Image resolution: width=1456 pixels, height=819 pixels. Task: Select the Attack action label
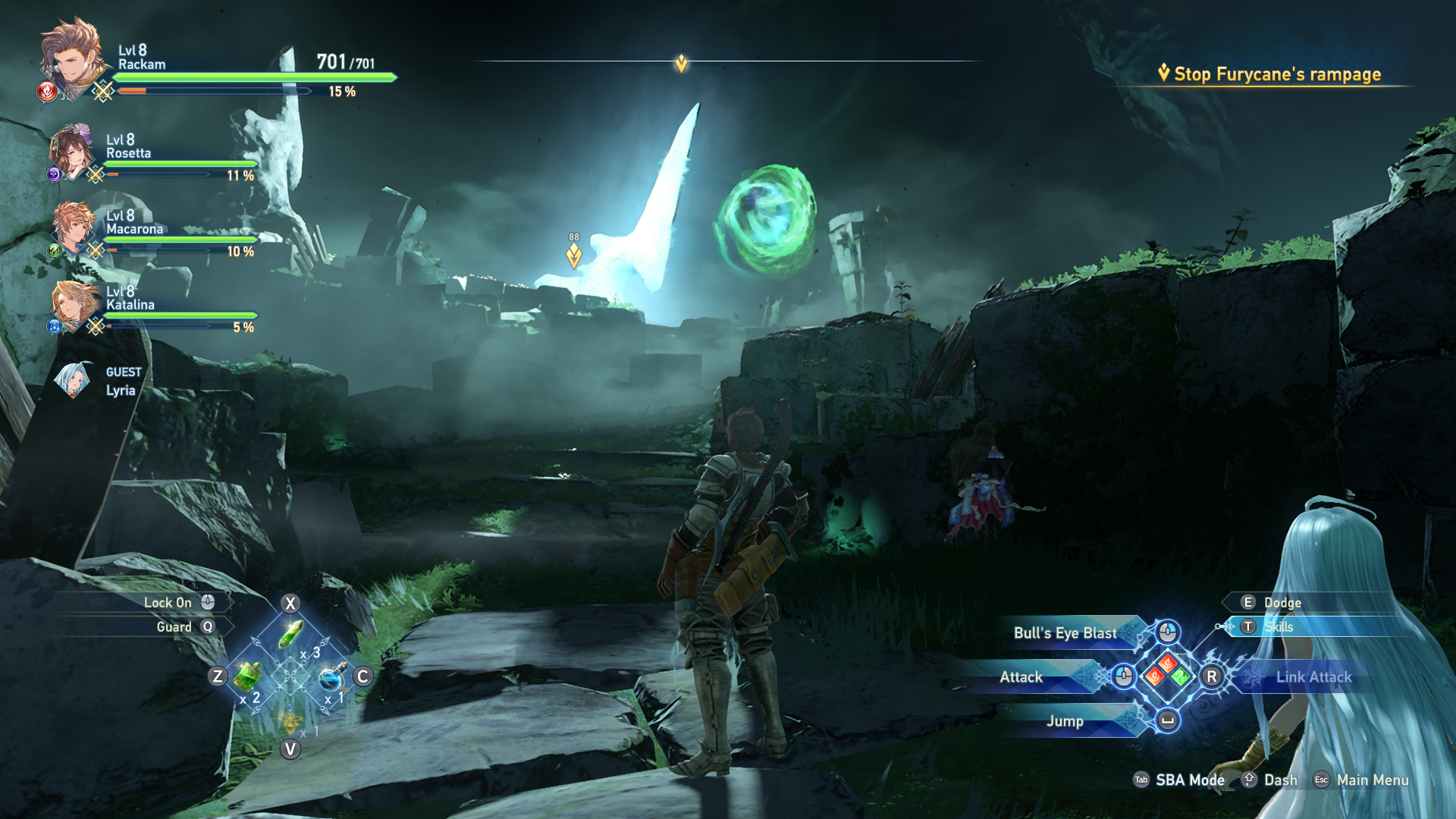1021,677
